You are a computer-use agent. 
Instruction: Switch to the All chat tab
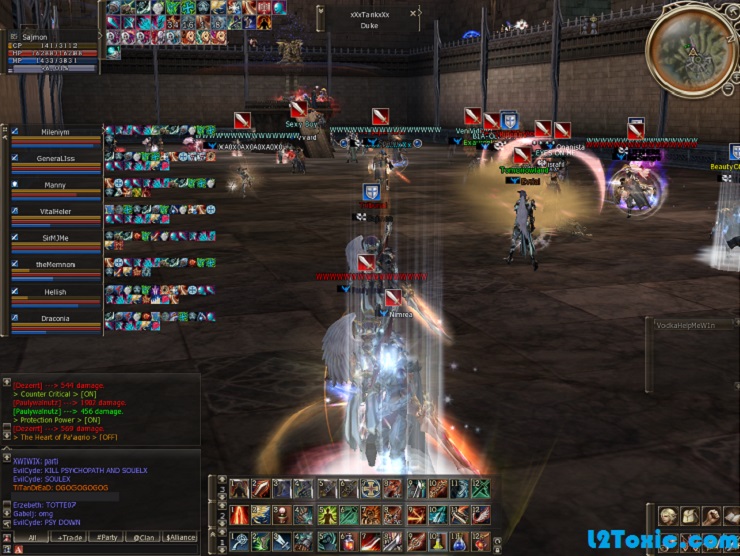(31, 537)
